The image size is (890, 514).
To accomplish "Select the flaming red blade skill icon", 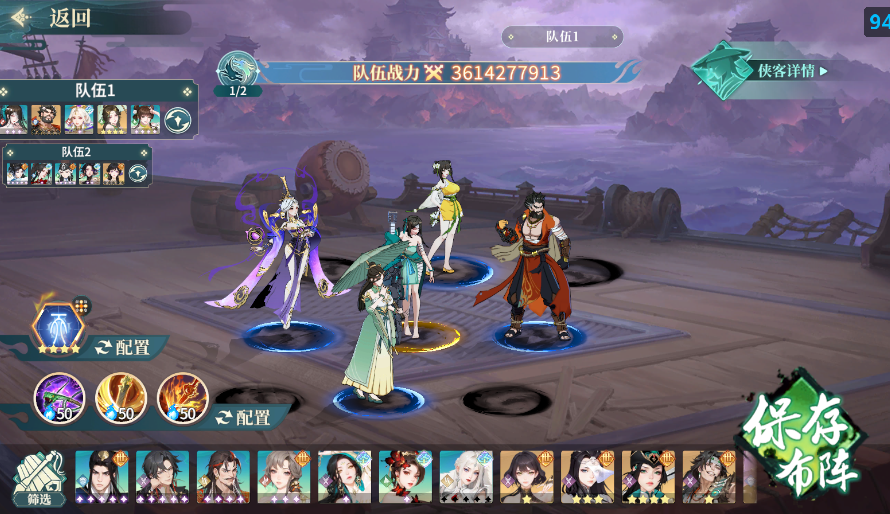I will [x=182, y=397].
